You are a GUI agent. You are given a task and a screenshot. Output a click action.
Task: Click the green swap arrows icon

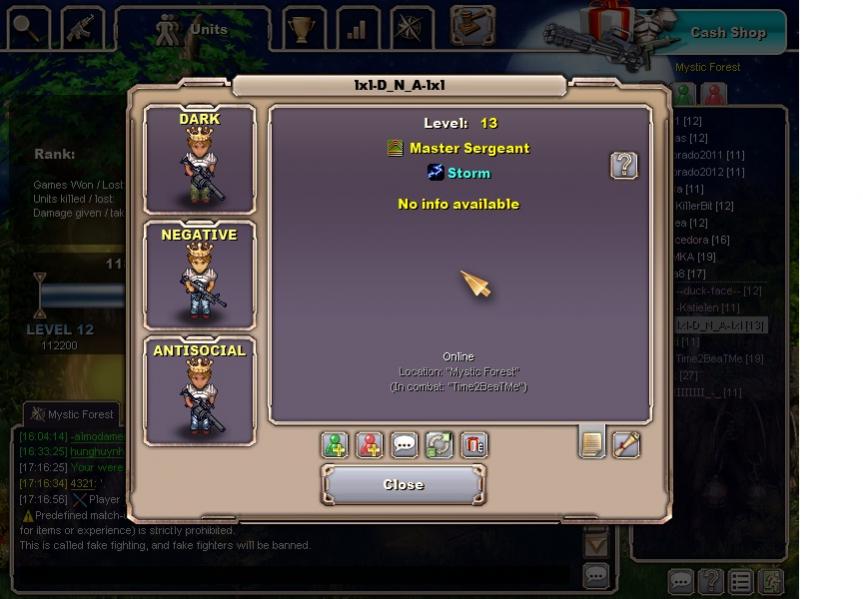tap(439, 445)
